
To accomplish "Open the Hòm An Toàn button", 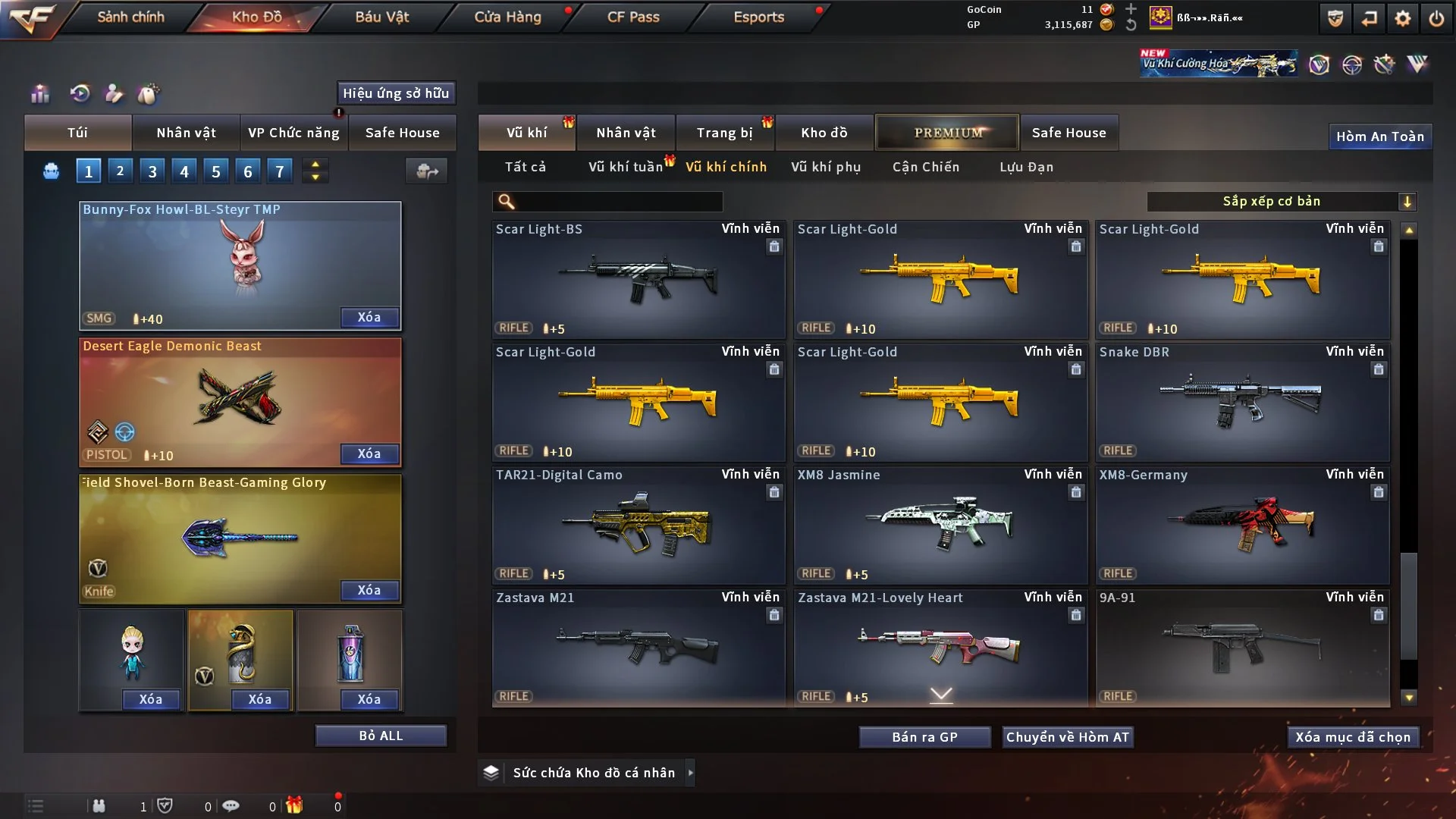I will coord(1379,136).
